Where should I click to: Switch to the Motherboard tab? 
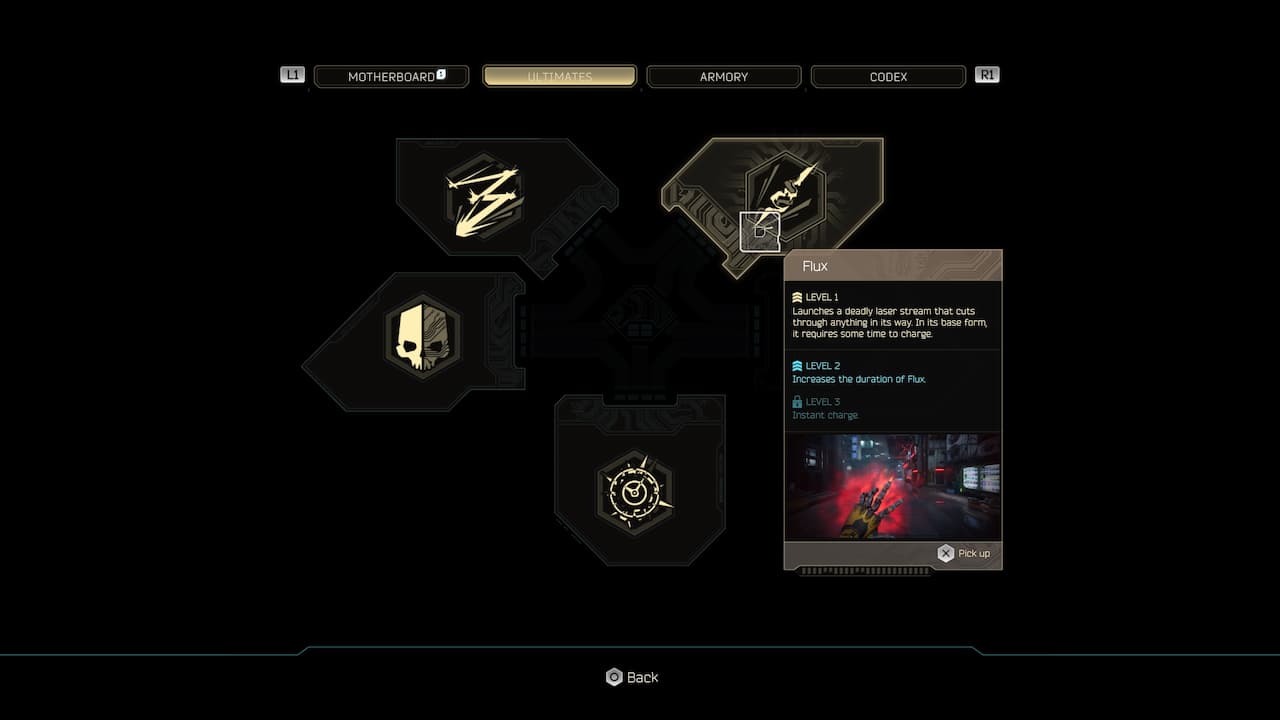coord(391,77)
